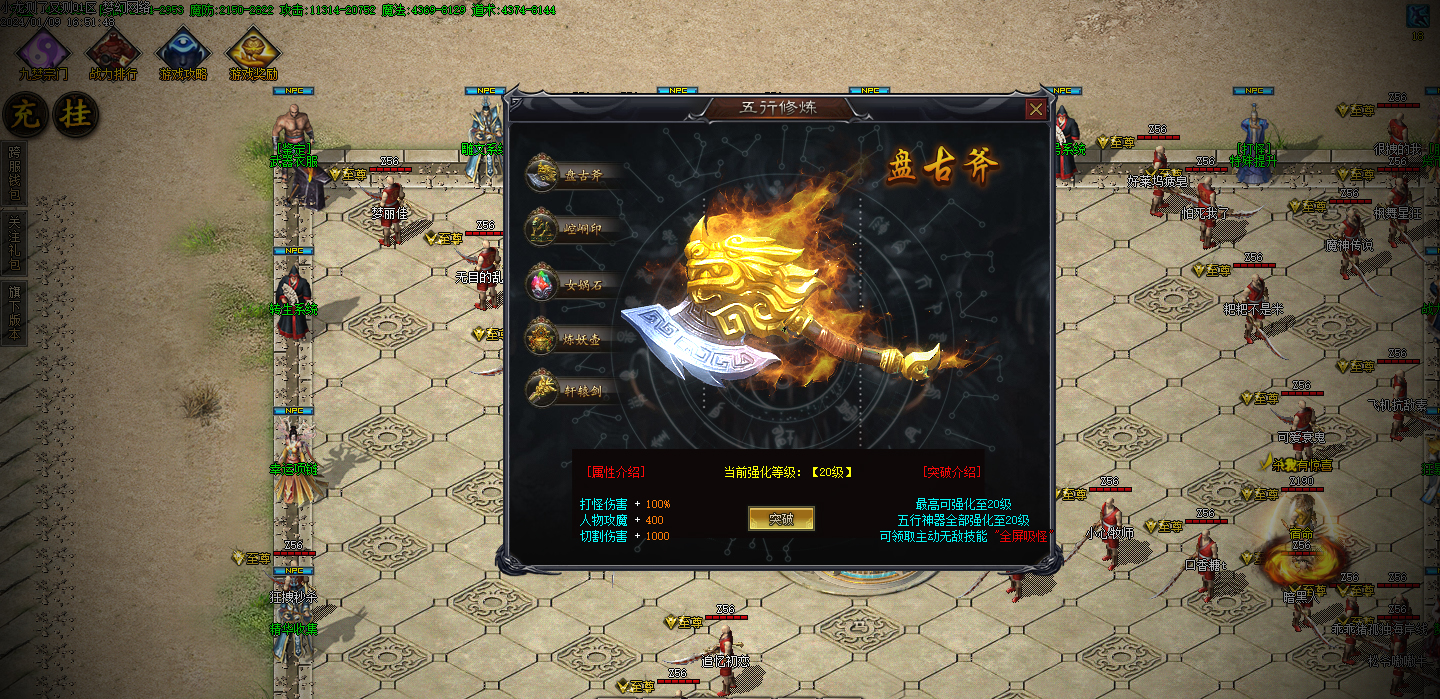Close the 五行修炼 window
Screen dimensions: 1440x699
click(x=1036, y=110)
